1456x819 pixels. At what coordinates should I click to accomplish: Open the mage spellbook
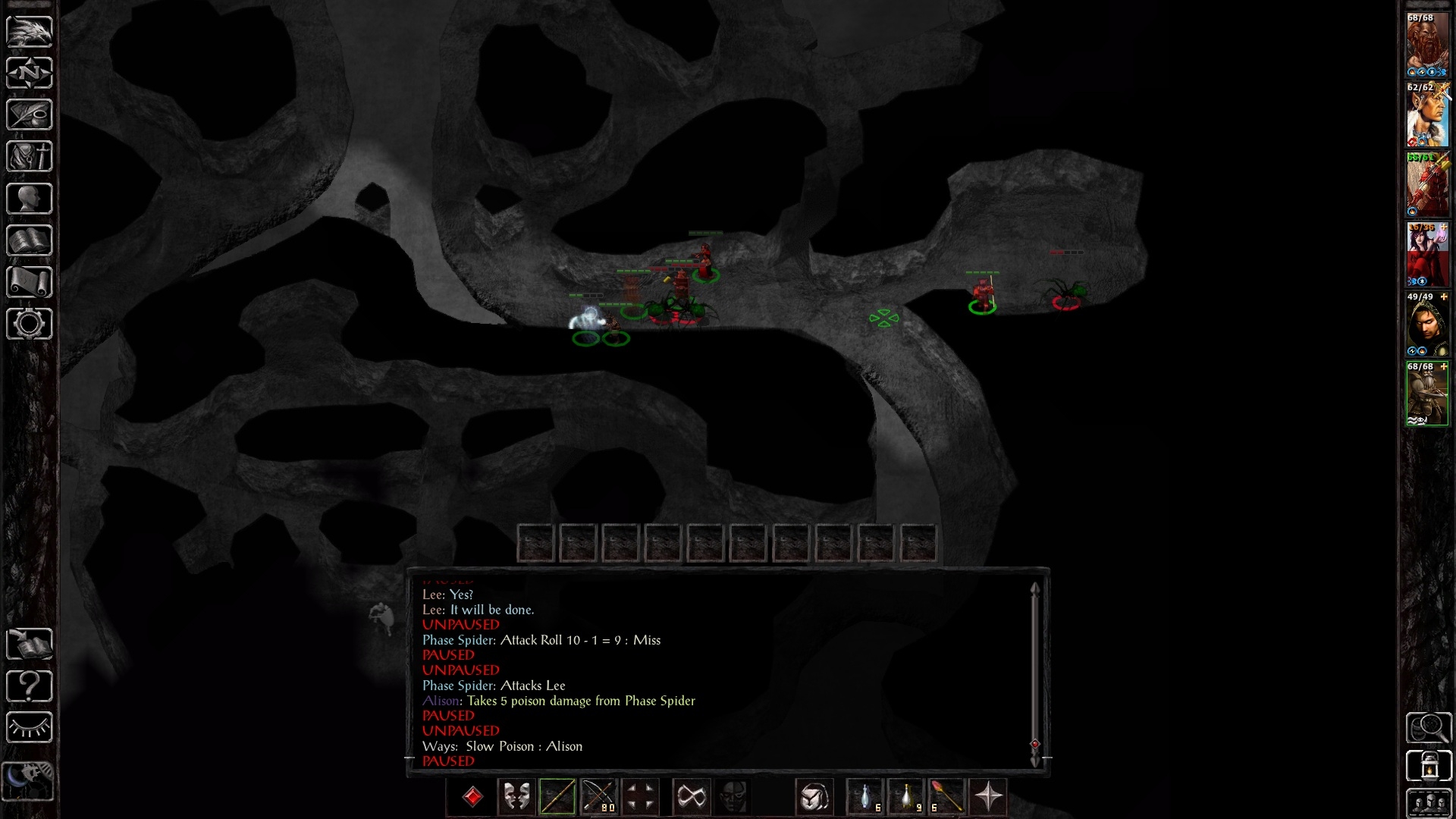[x=30, y=240]
